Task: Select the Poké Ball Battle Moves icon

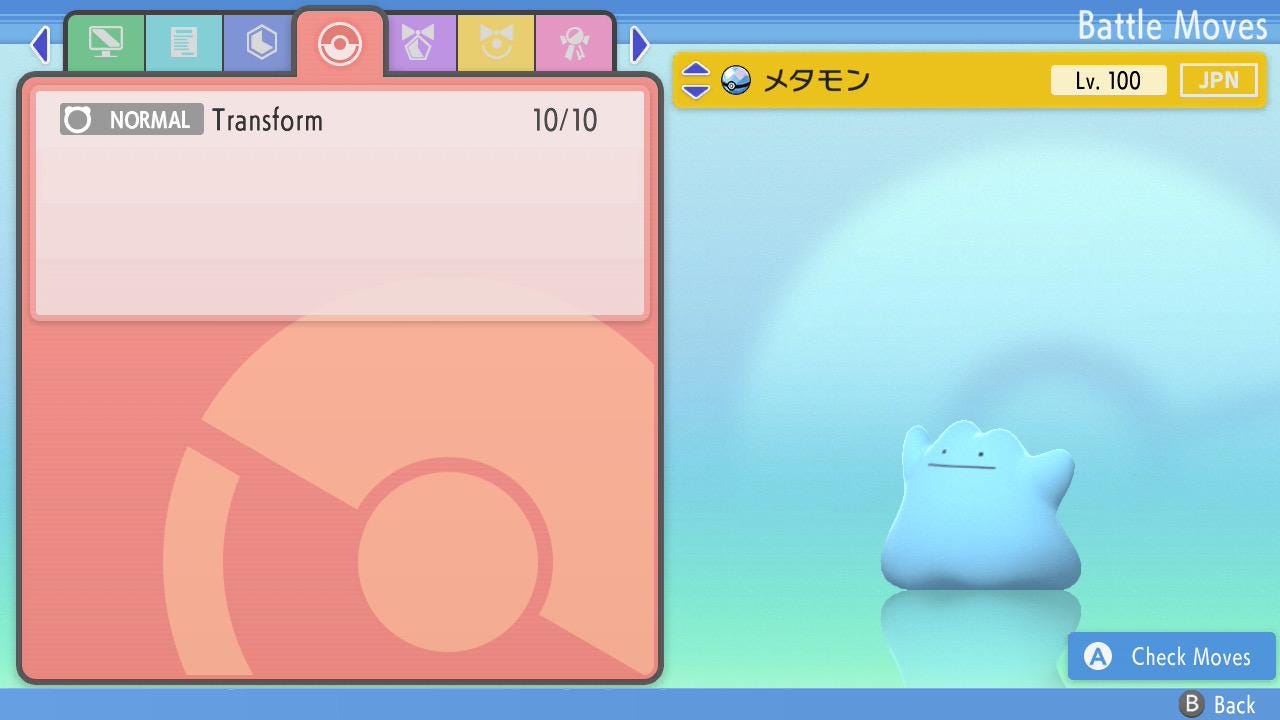Action: 340,42
